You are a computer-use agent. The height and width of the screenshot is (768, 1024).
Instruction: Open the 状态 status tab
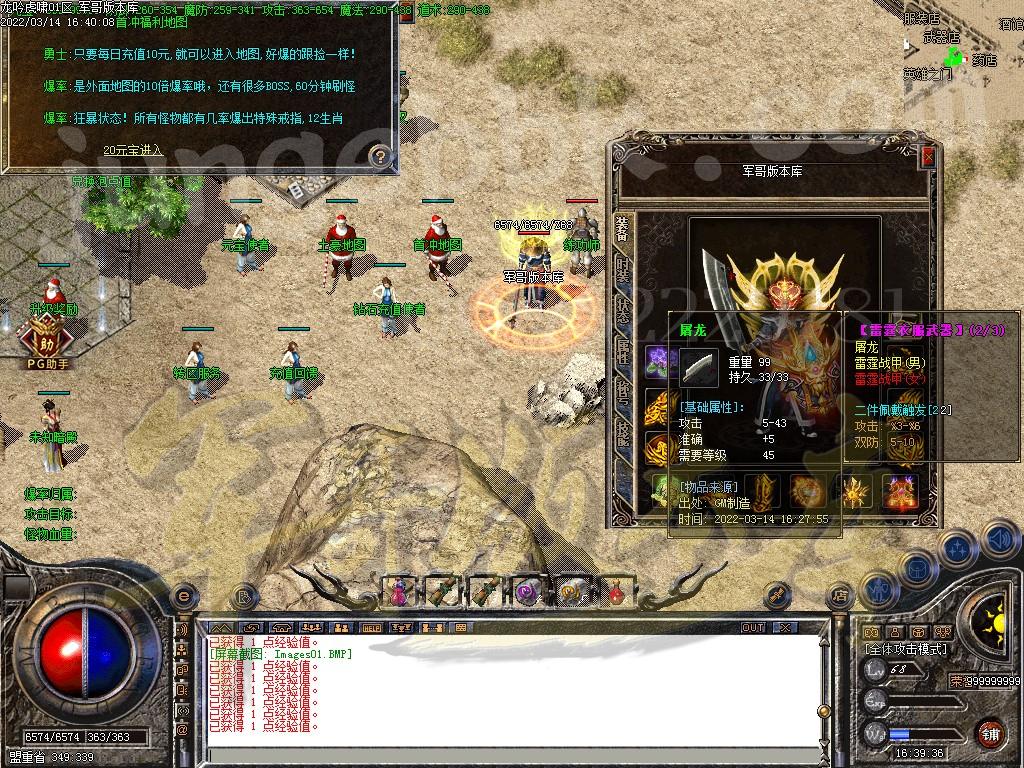point(623,308)
